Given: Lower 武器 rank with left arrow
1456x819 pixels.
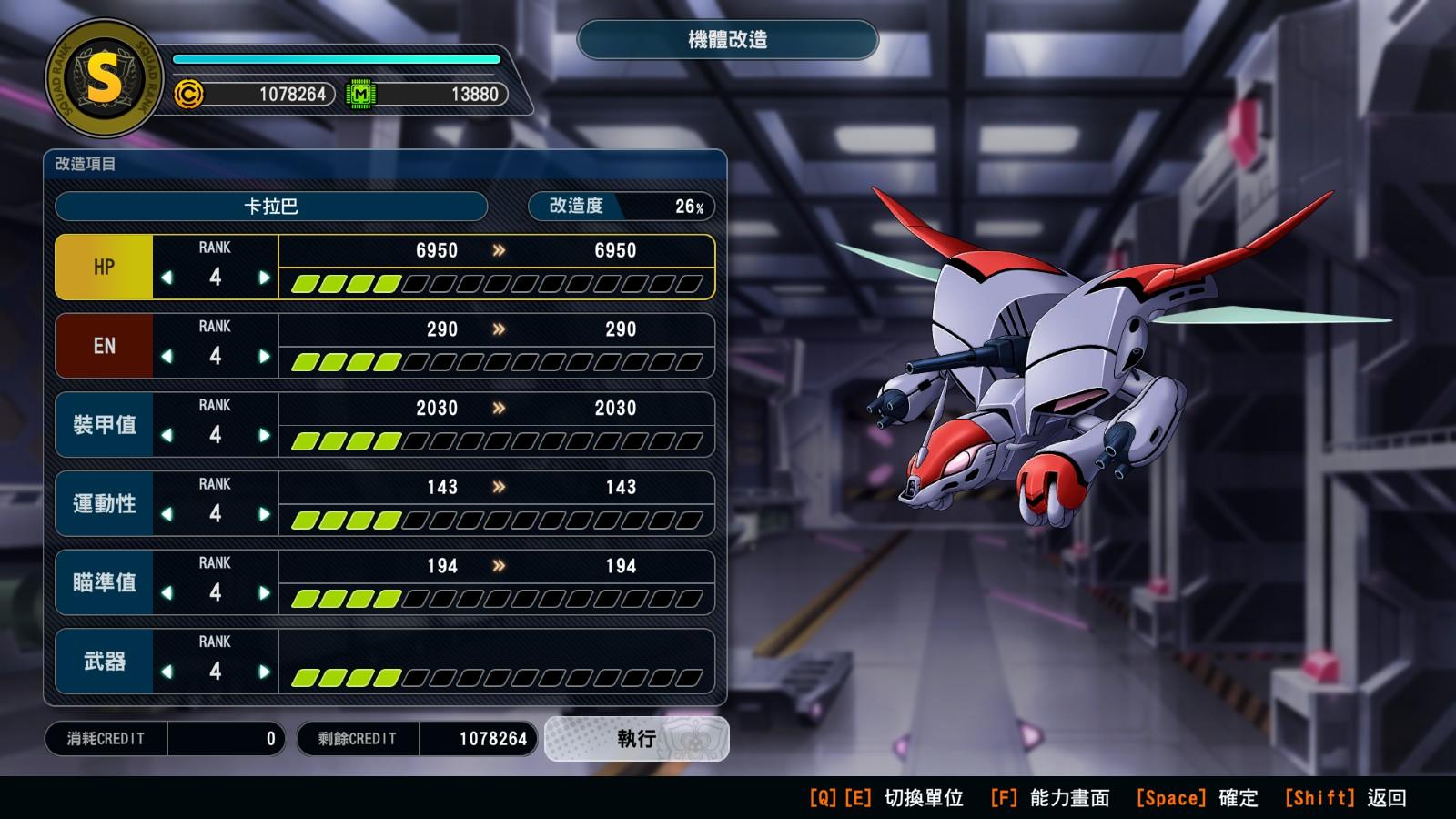Looking at the screenshot, I should pos(167,672).
